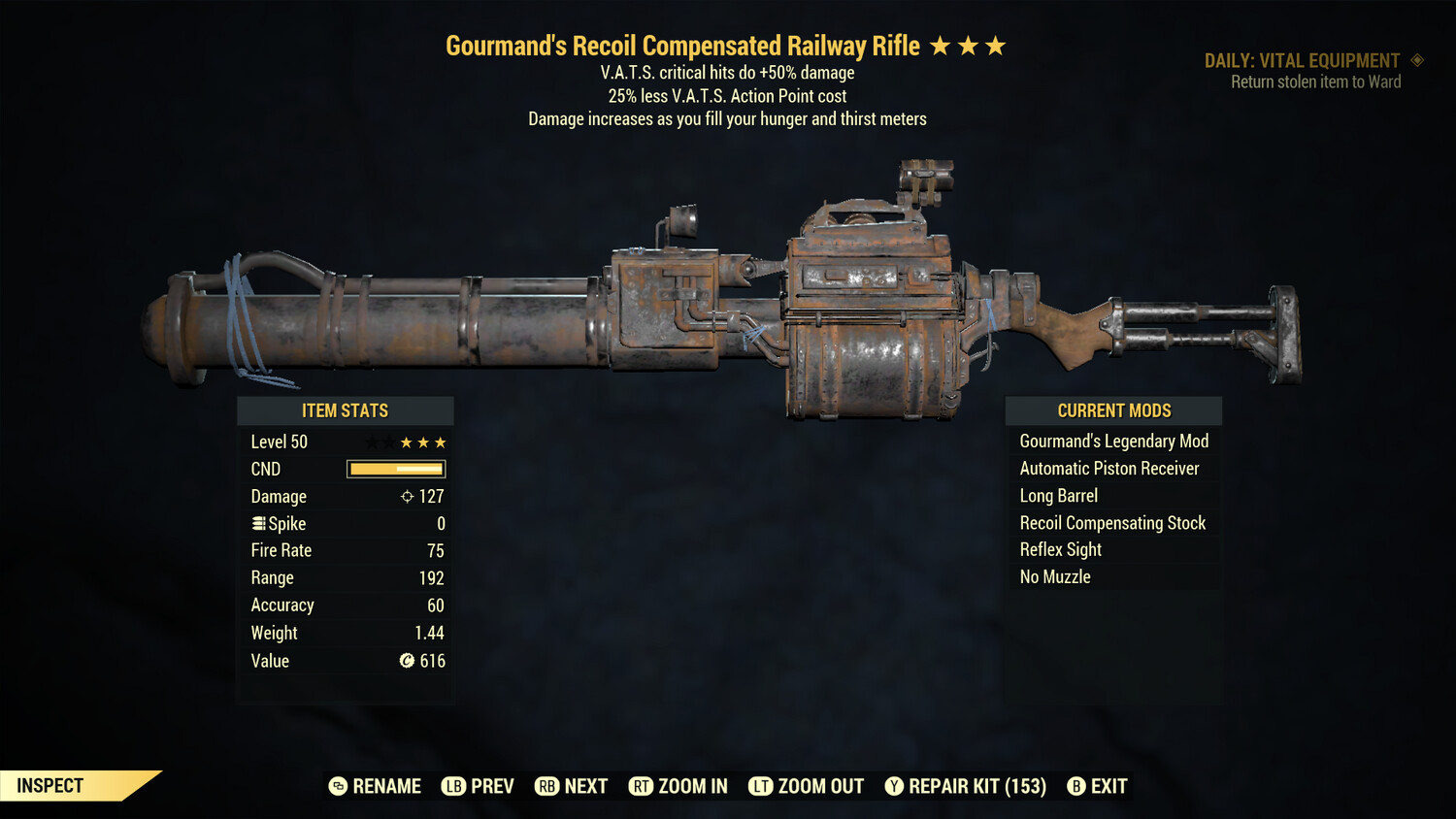Click the RENAME button icon
1456x819 pixels.
(337, 786)
